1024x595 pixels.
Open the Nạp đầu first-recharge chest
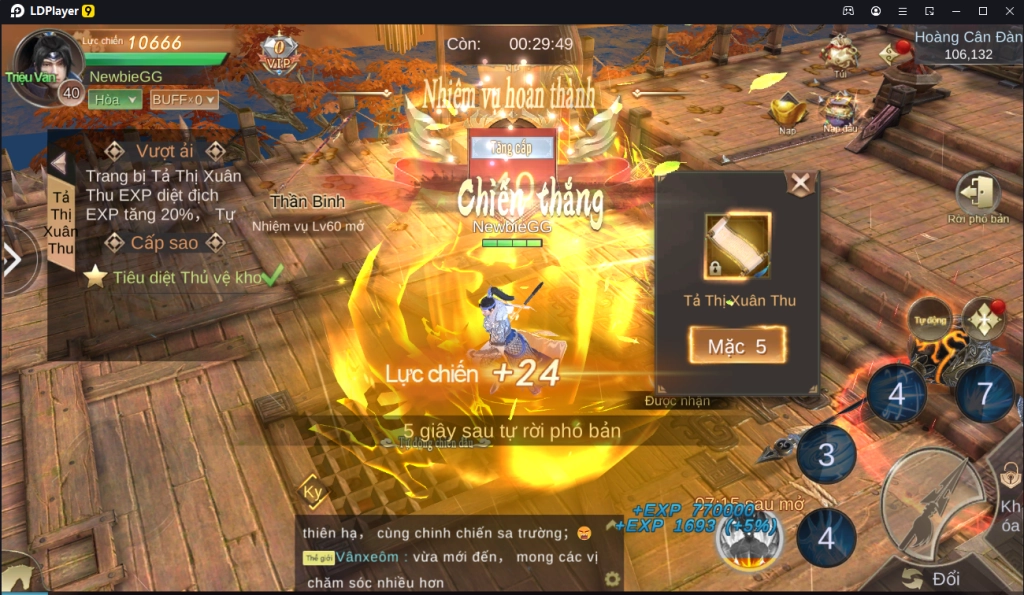coord(840,110)
